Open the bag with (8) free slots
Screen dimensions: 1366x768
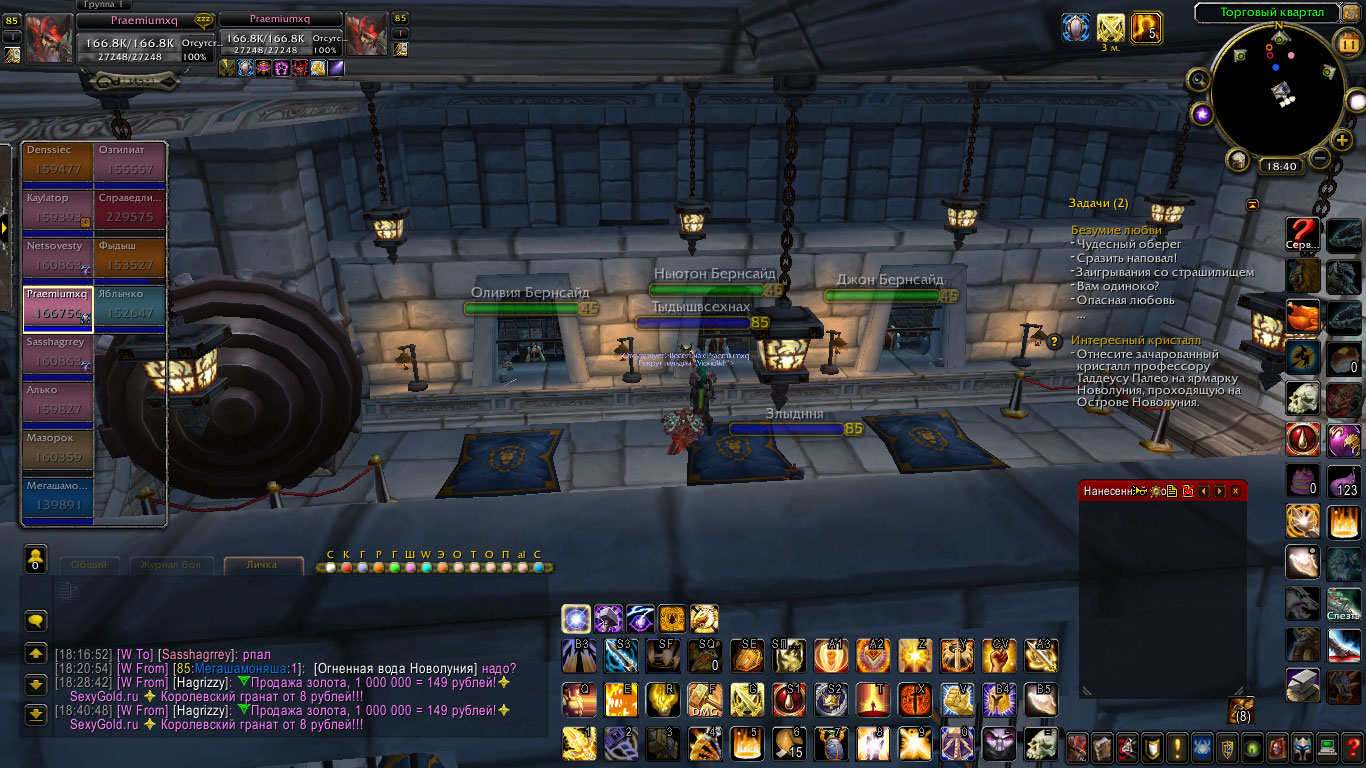pos(1241,709)
